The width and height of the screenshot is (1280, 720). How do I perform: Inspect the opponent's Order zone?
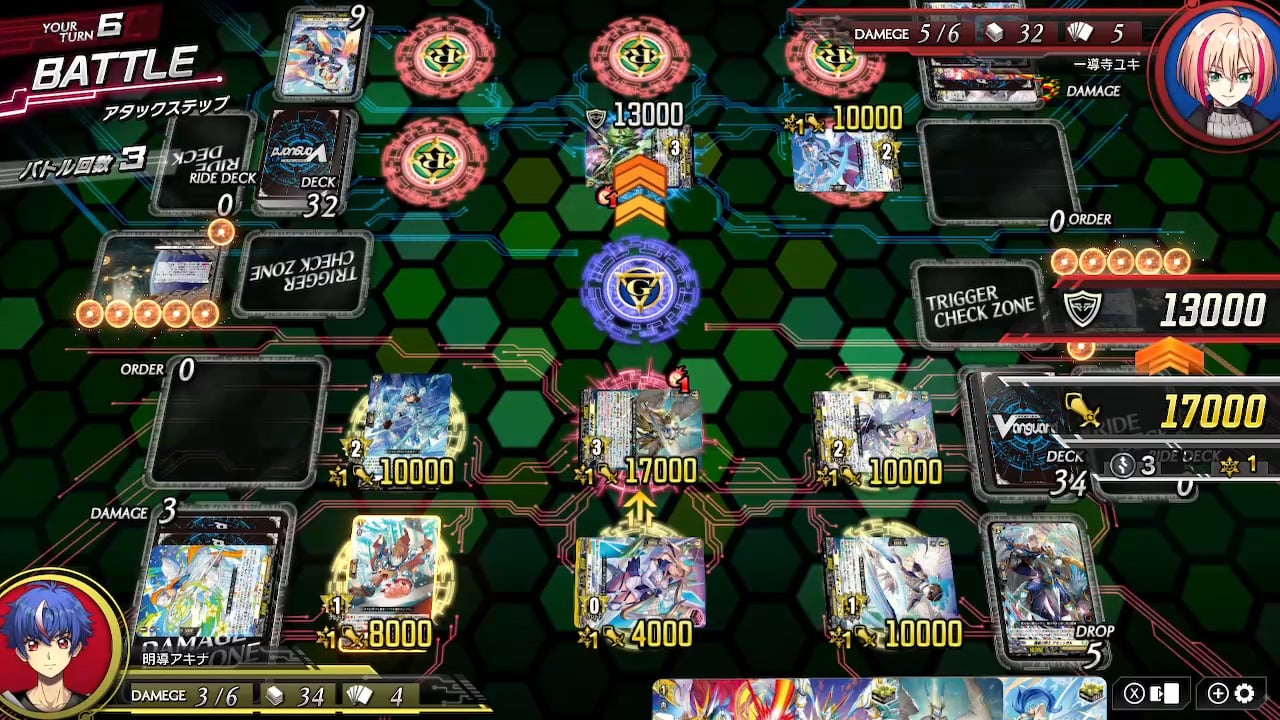(997, 172)
